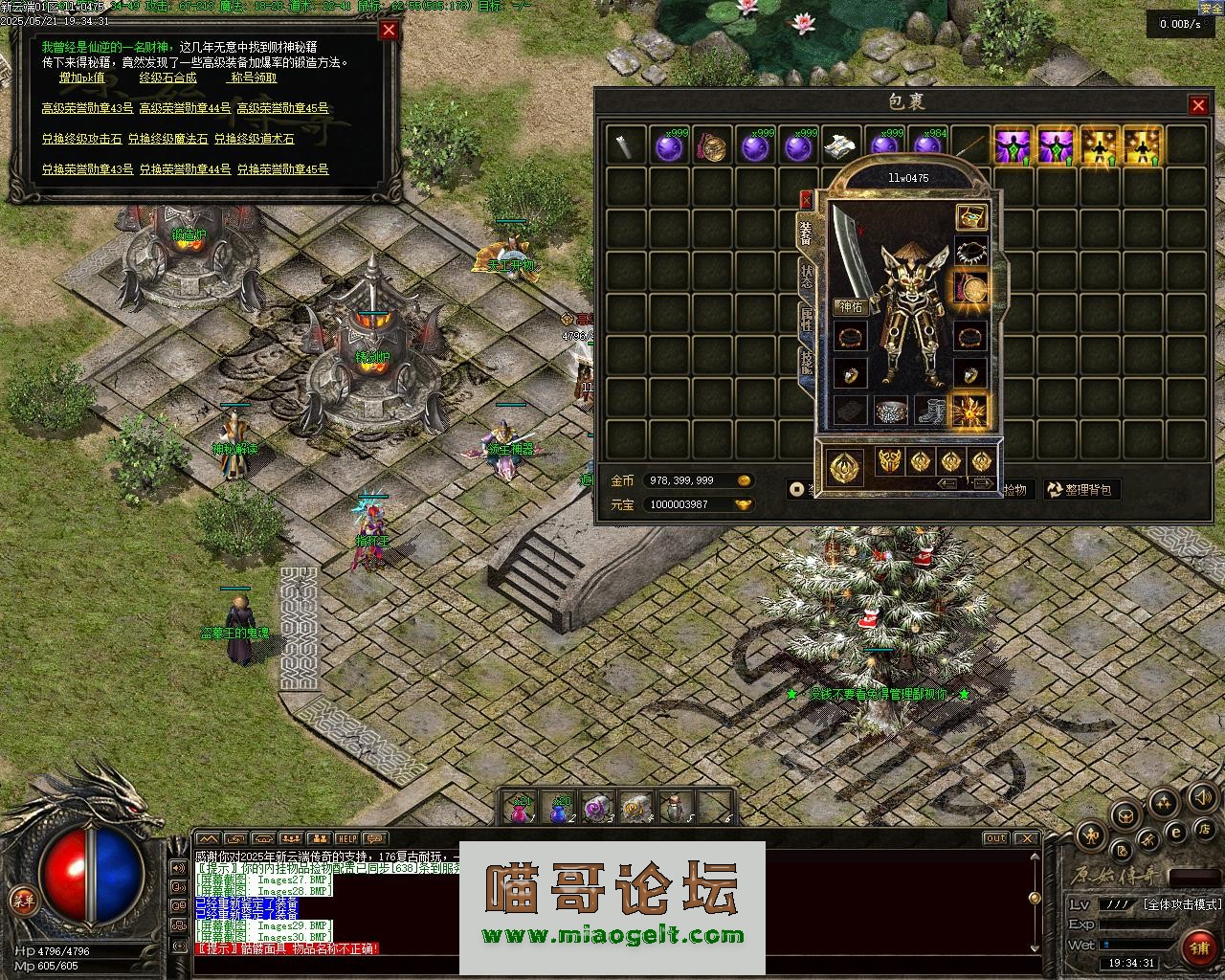
Task: Click the HELP button above the chat
Action: pos(346,839)
